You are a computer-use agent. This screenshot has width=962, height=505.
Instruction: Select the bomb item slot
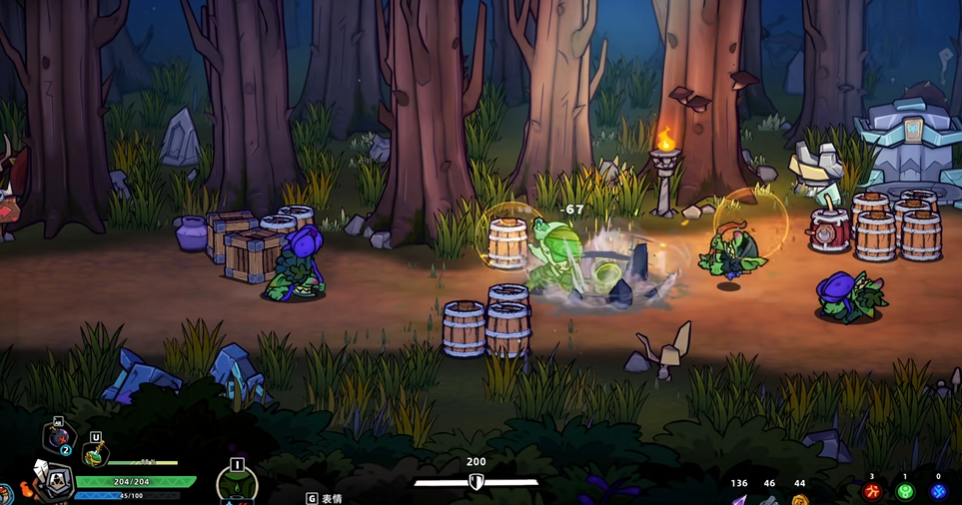coord(58,439)
